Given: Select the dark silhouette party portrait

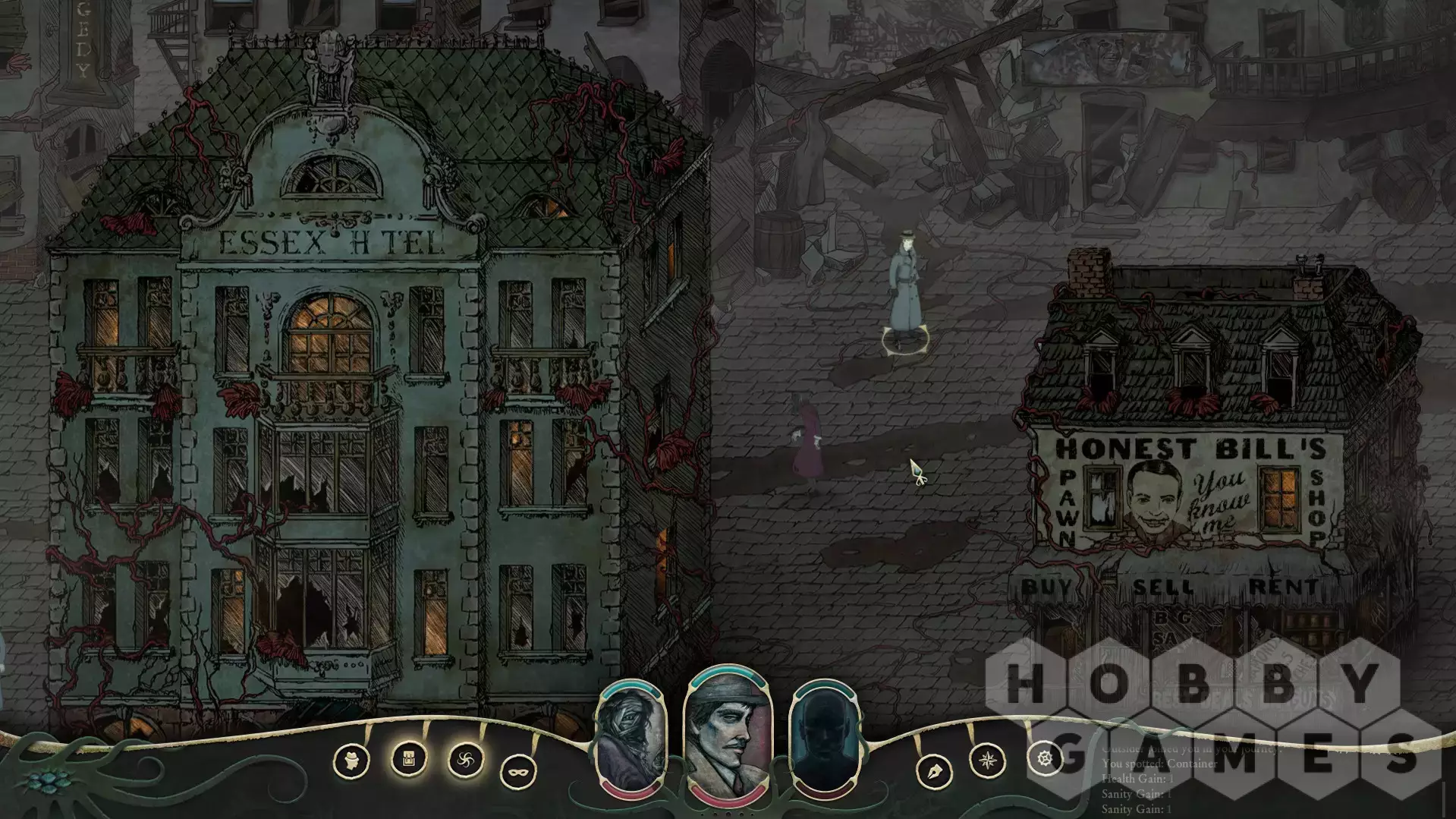Looking at the screenshot, I should point(825,738).
